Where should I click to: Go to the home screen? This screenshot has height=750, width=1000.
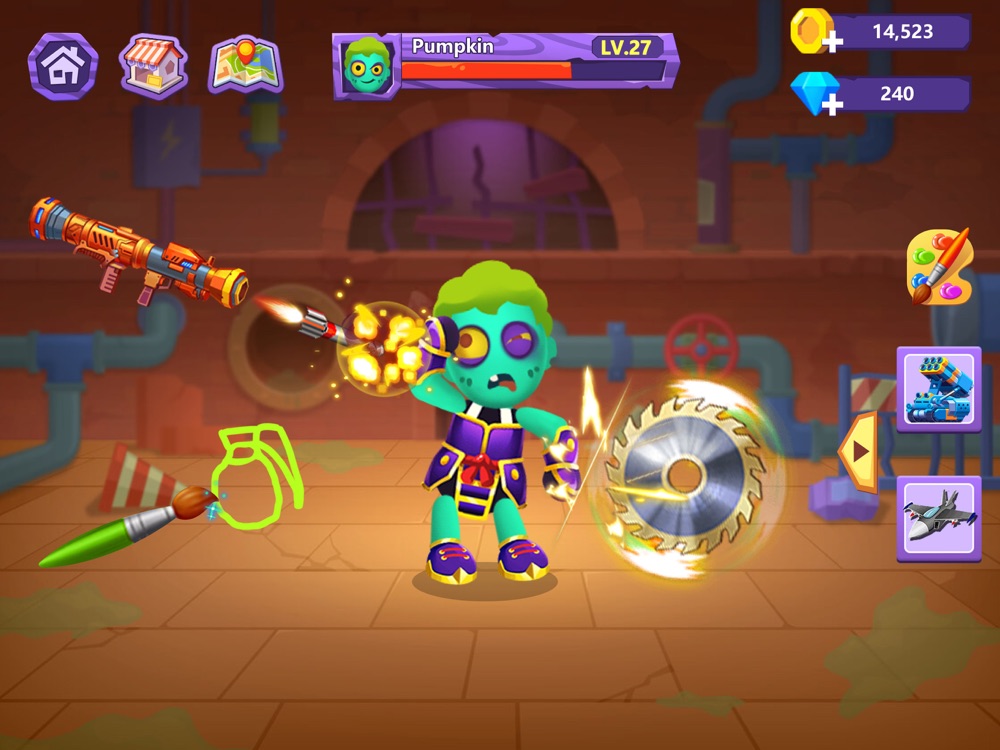(63, 66)
